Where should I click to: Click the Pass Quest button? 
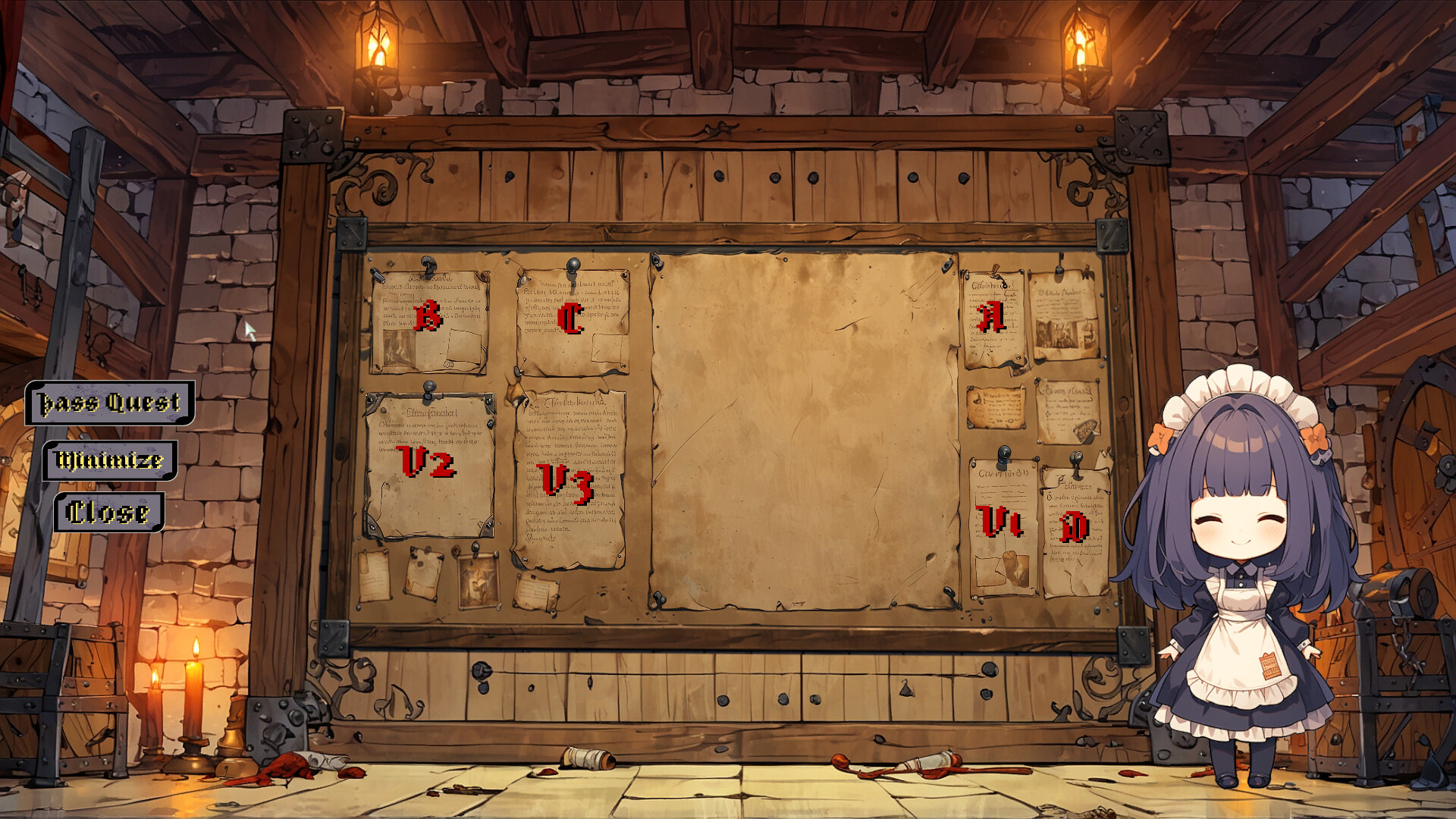110,403
